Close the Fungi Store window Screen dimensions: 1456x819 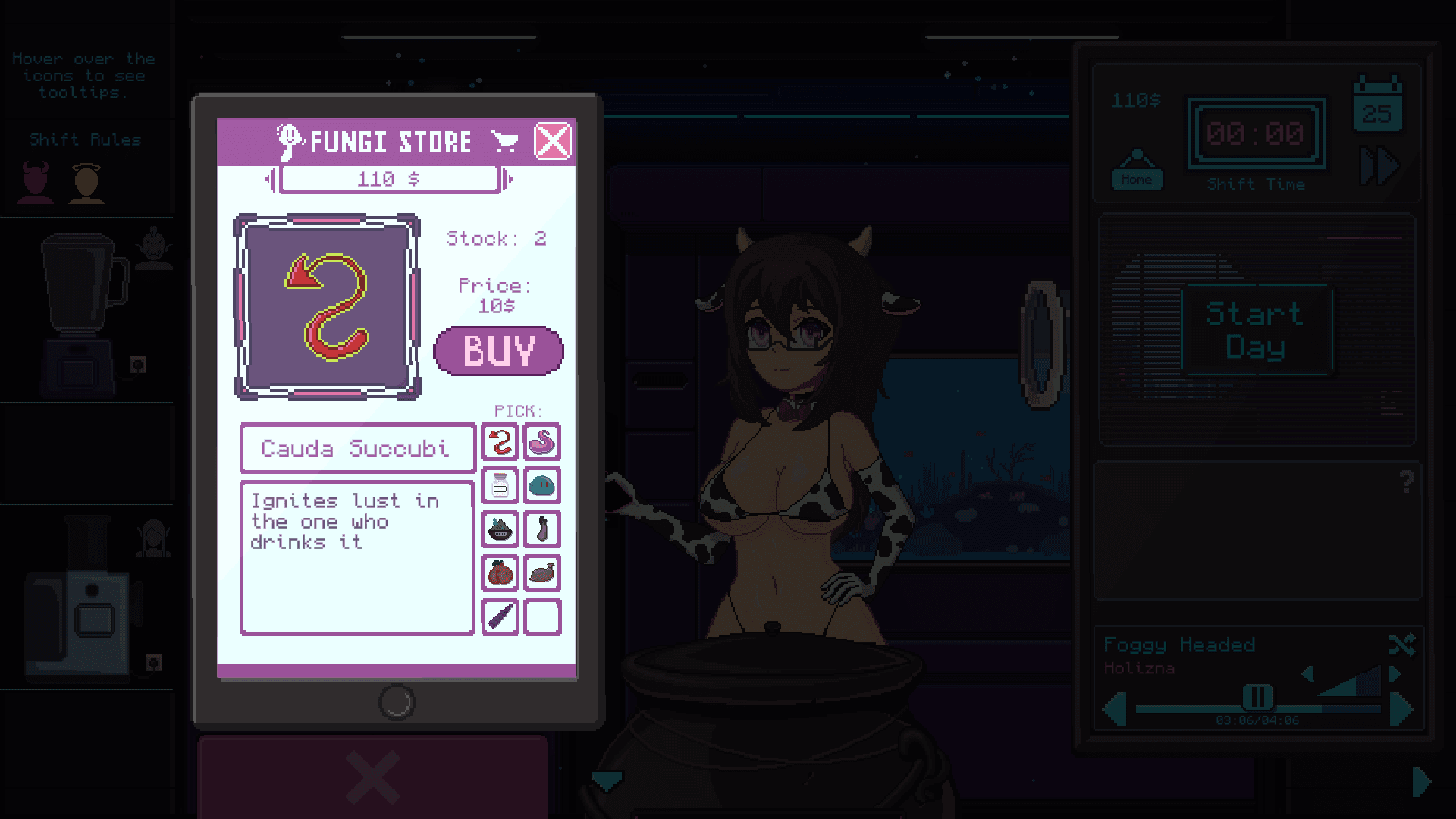pyautogui.click(x=552, y=141)
